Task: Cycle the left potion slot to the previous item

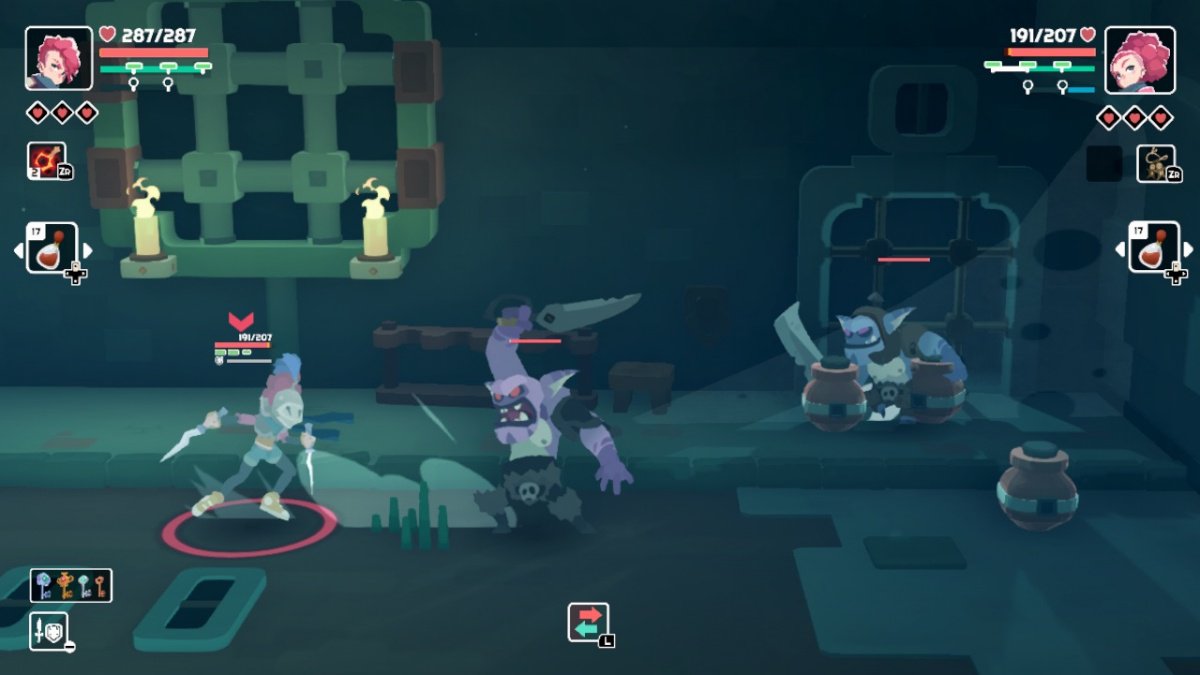Action: point(18,250)
